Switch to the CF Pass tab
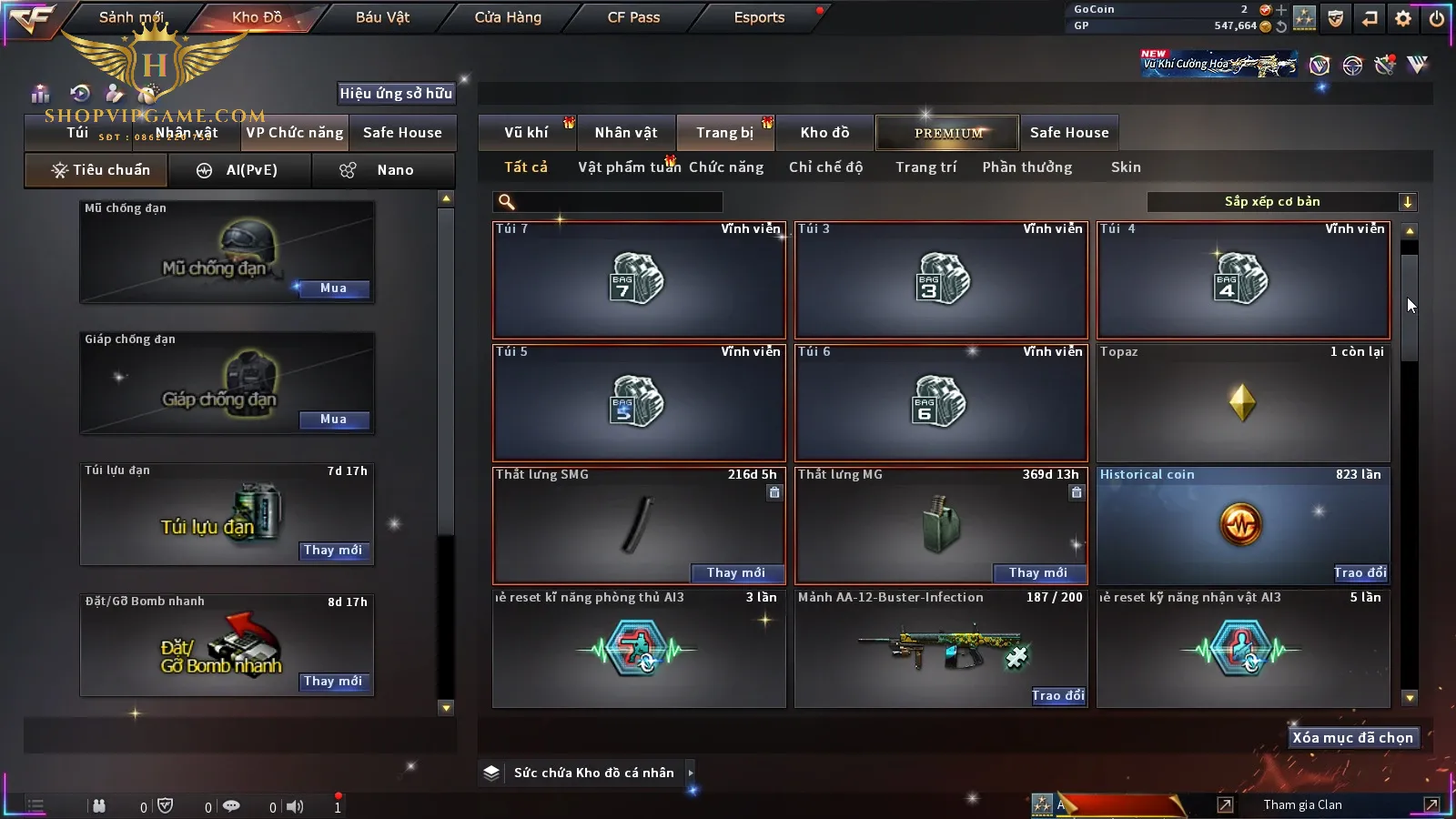 point(633,17)
